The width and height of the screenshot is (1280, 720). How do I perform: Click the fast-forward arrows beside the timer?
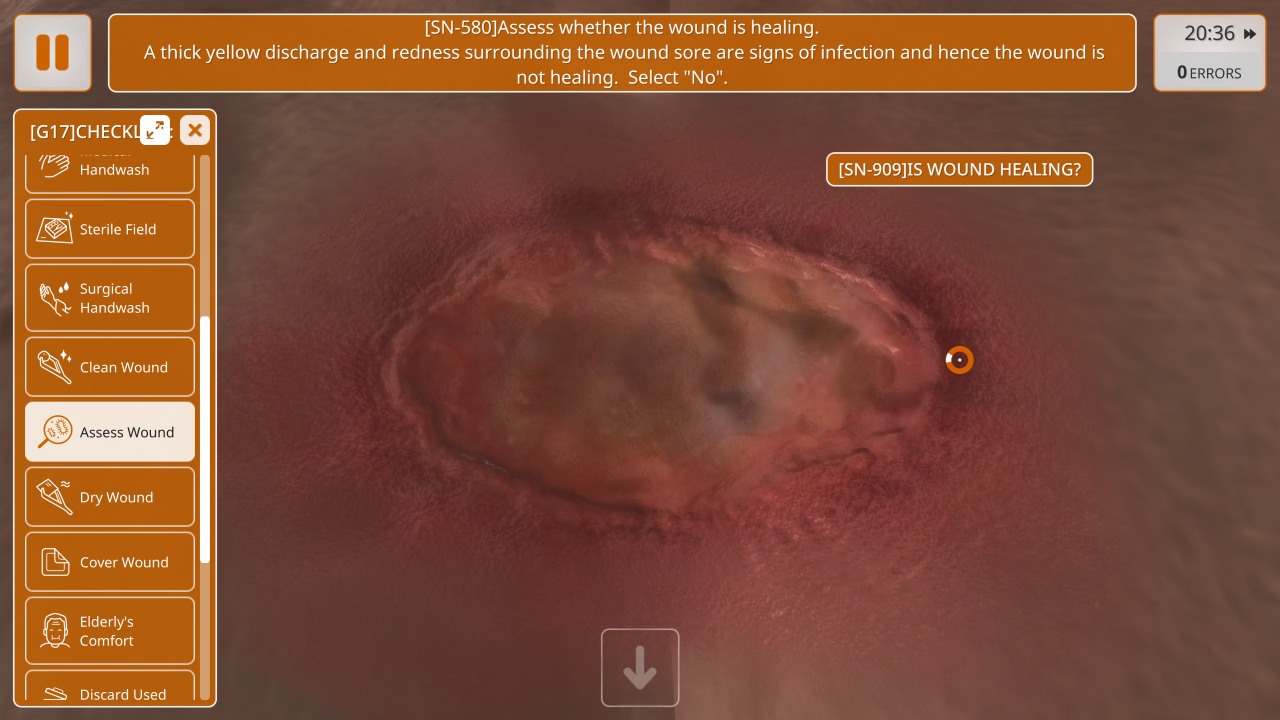(1250, 34)
